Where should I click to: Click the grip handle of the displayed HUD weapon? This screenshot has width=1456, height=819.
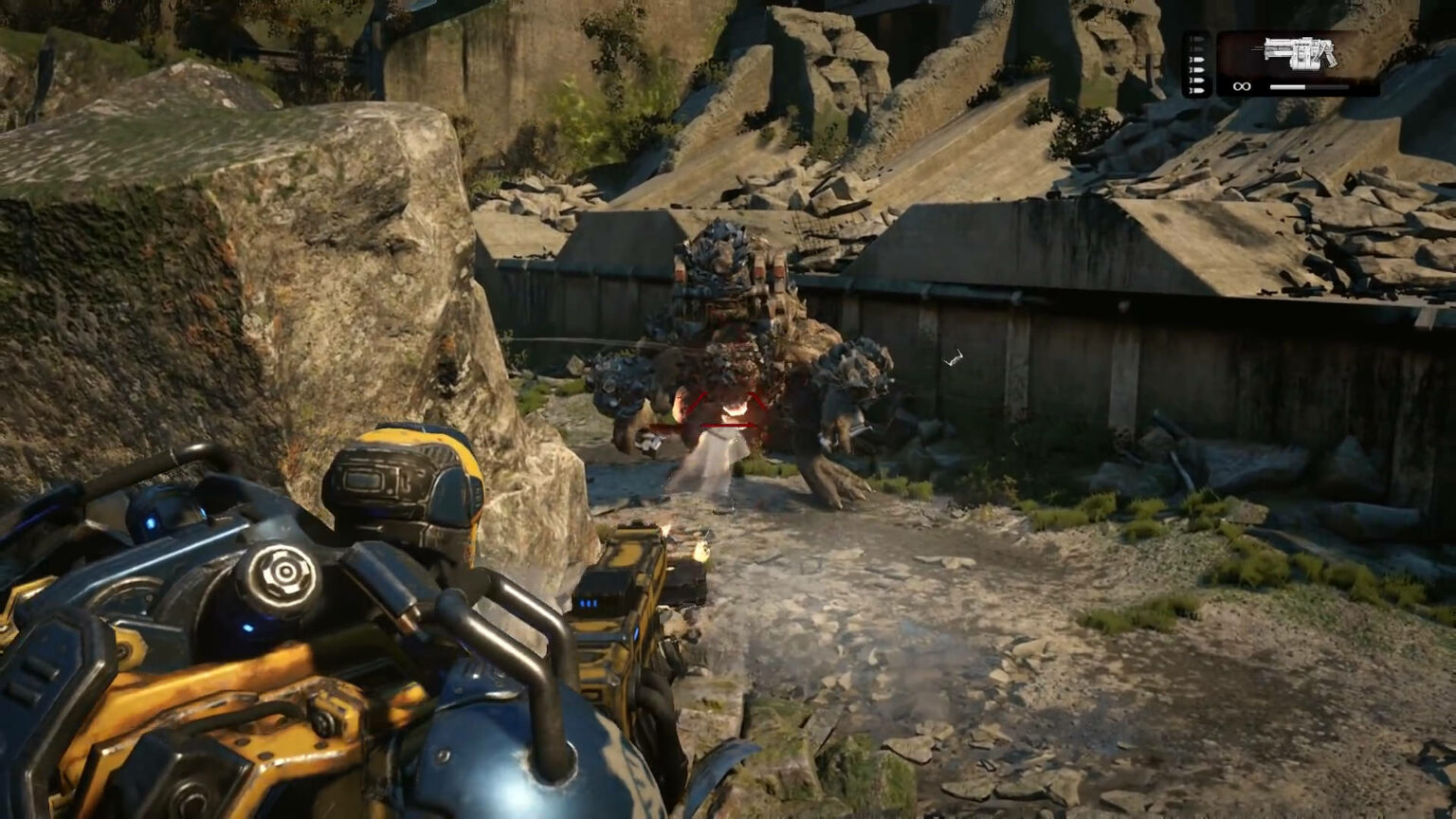tap(1331, 59)
